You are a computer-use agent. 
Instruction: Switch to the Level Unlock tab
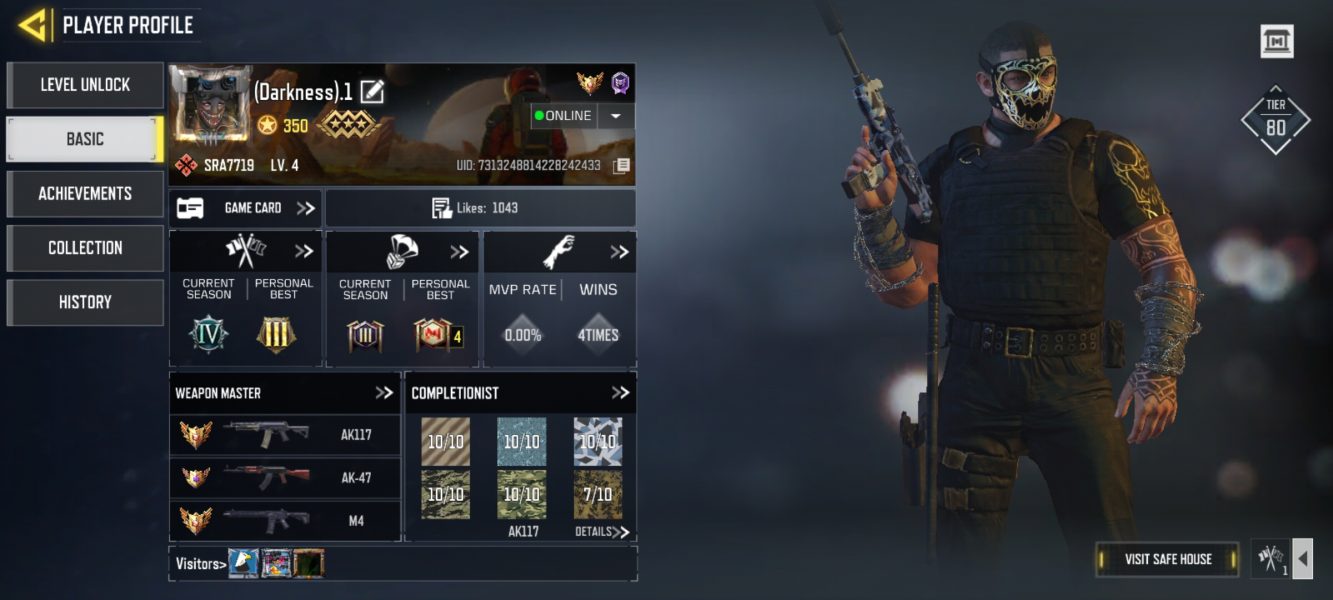(85, 85)
